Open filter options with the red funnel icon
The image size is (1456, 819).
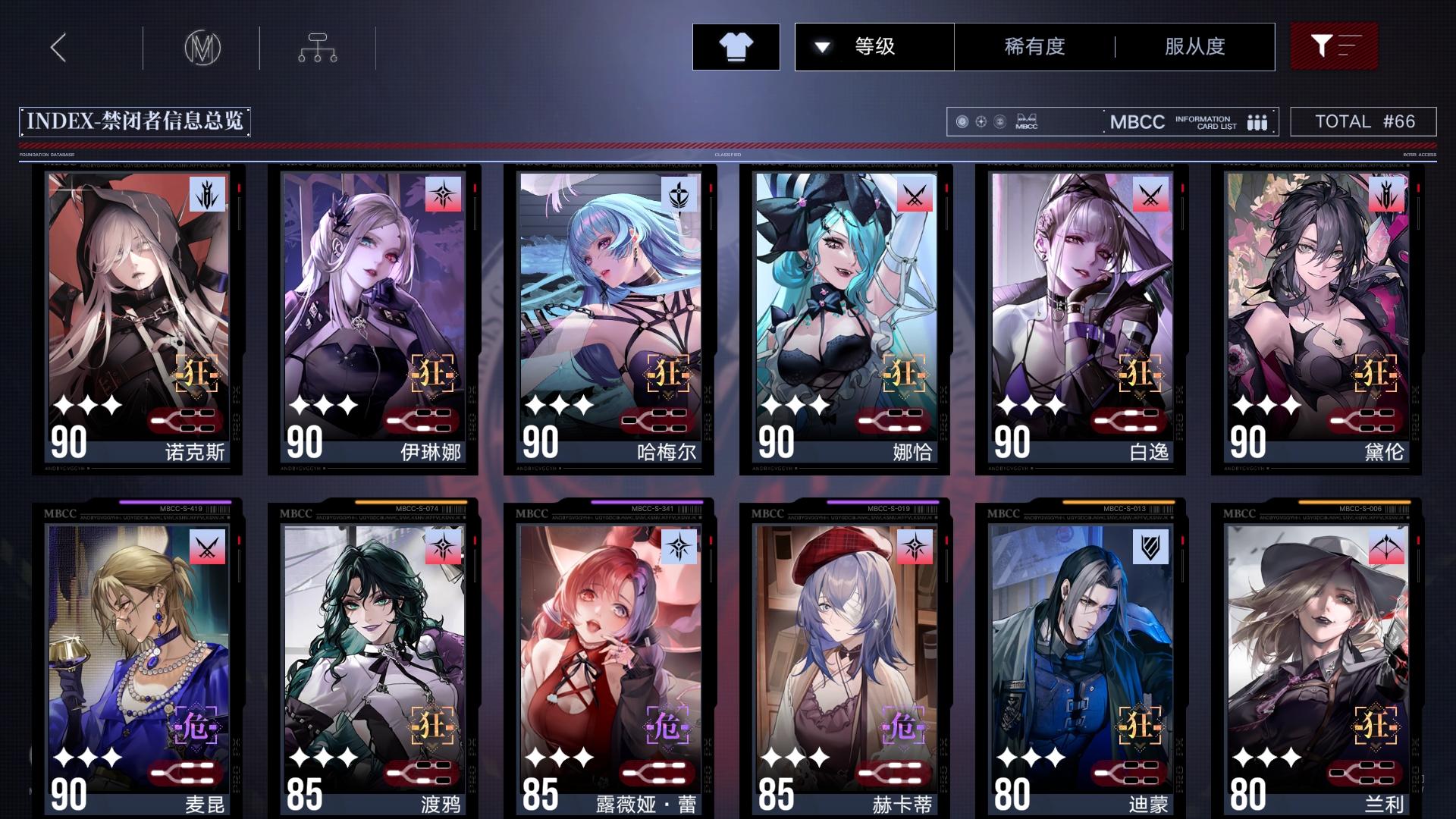(1333, 46)
